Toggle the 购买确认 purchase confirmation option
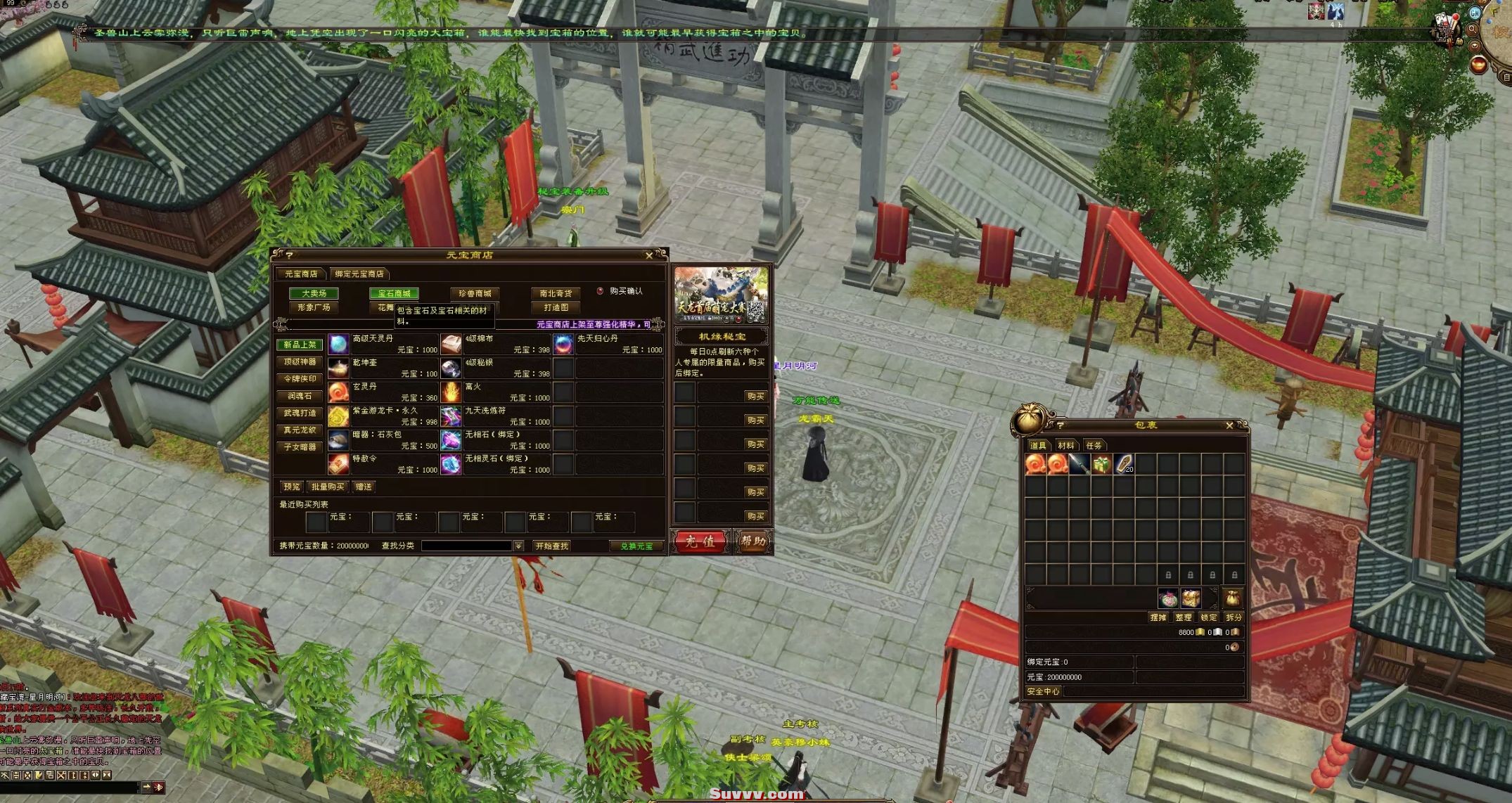Viewport: 1512px width, 803px height. [x=601, y=290]
